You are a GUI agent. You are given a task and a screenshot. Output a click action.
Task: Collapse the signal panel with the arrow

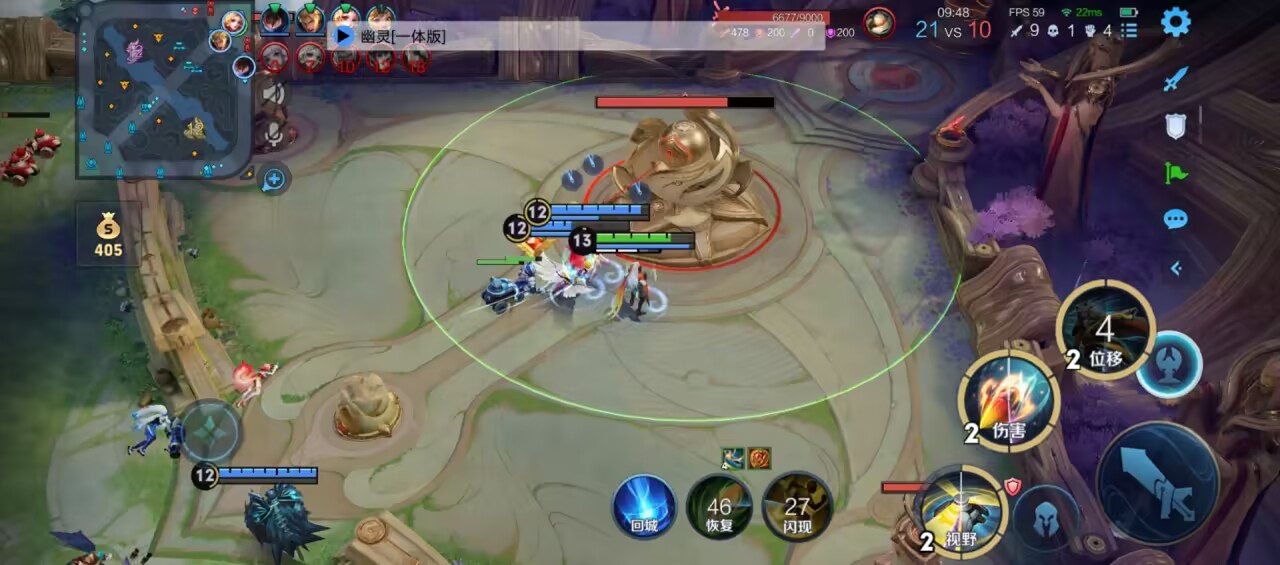(x=1175, y=267)
